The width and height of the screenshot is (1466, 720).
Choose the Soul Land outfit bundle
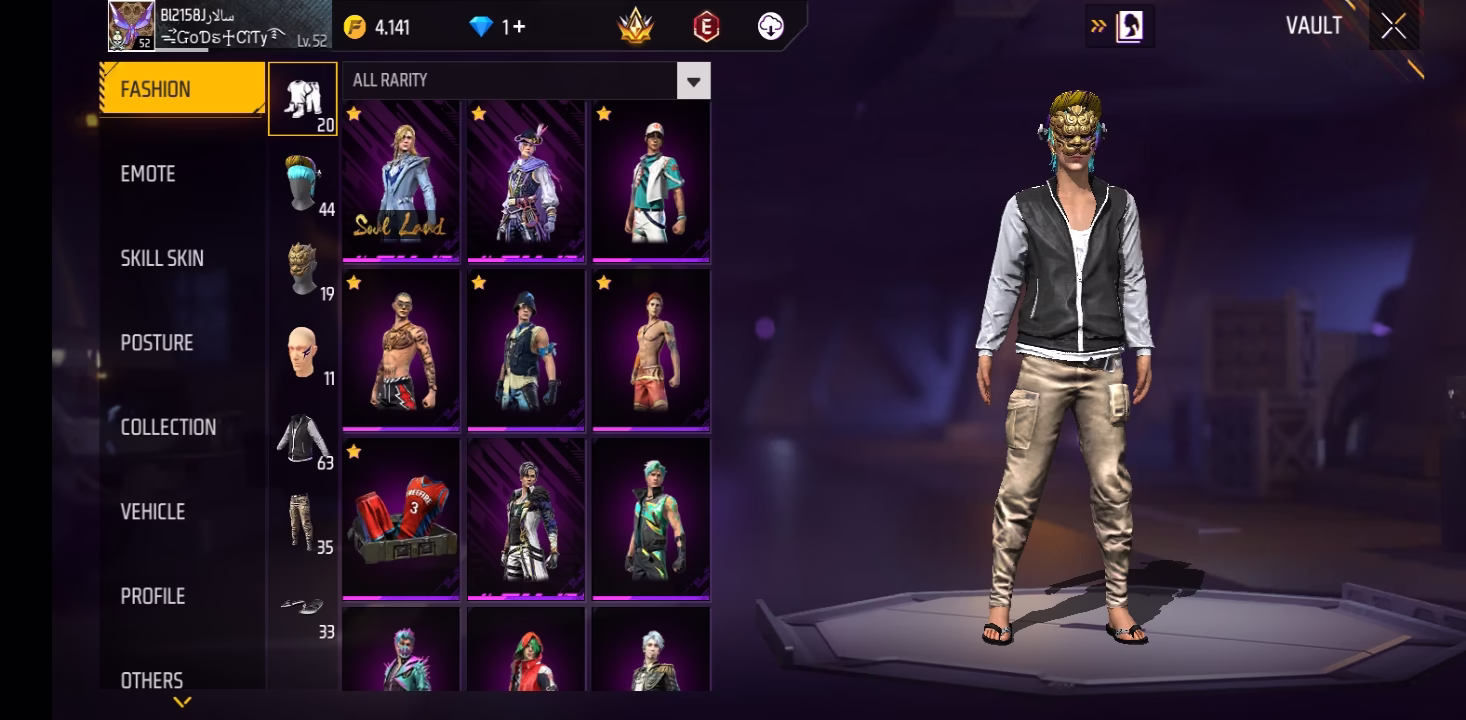401,181
